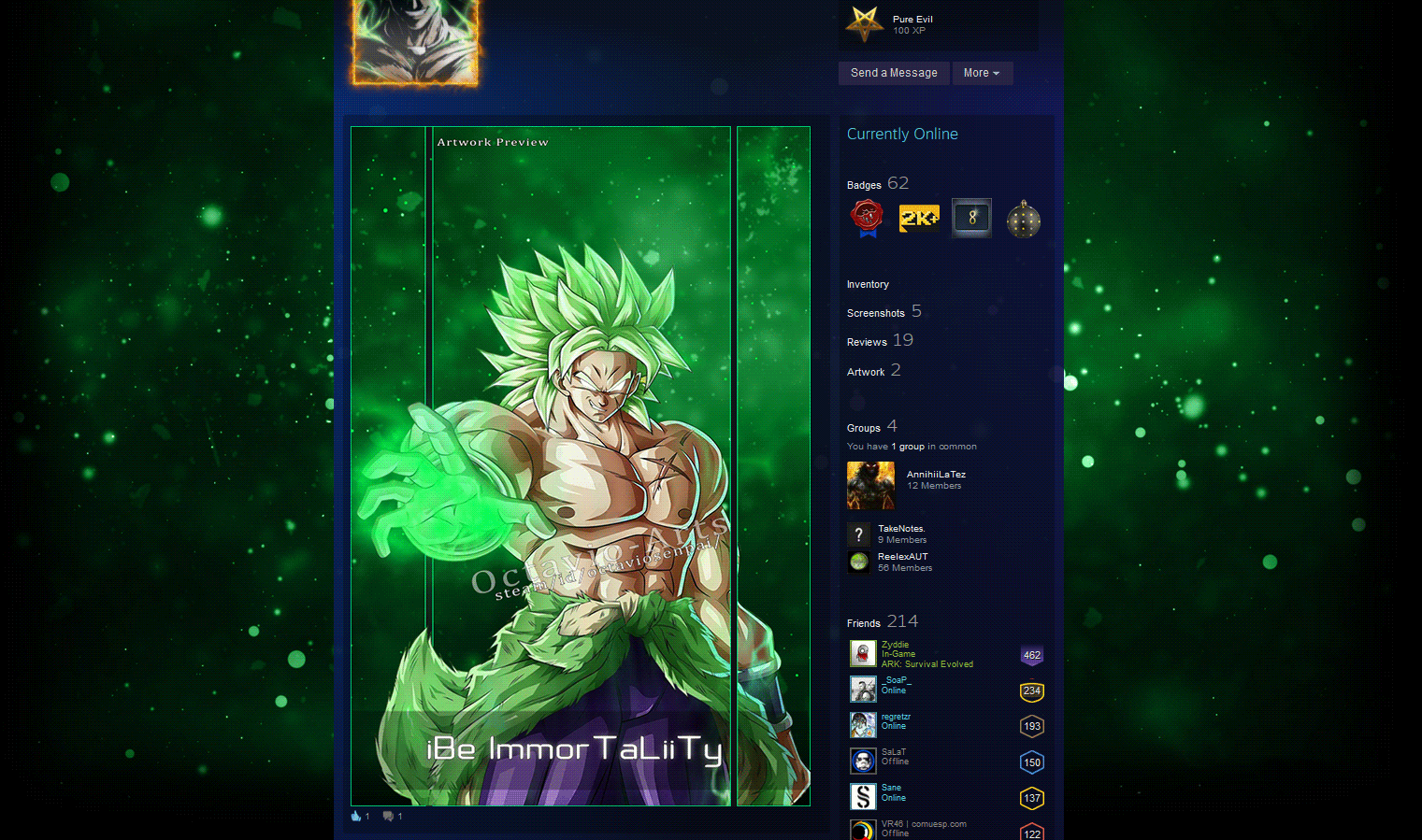Click the Pure Evil pentagram badge icon
The width and height of the screenshot is (1422, 840).
click(863, 25)
